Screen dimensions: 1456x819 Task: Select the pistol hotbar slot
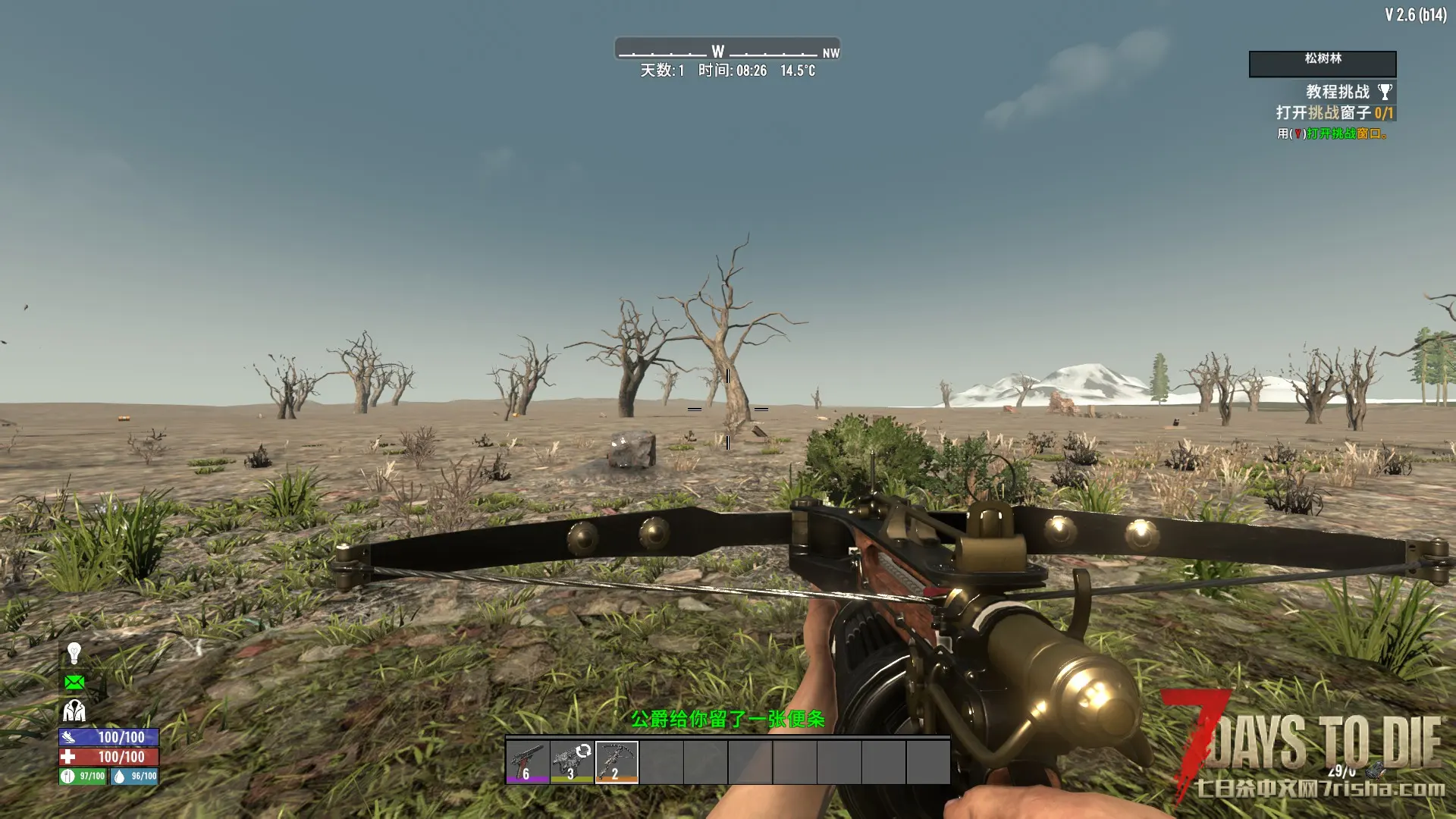[528, 762]
